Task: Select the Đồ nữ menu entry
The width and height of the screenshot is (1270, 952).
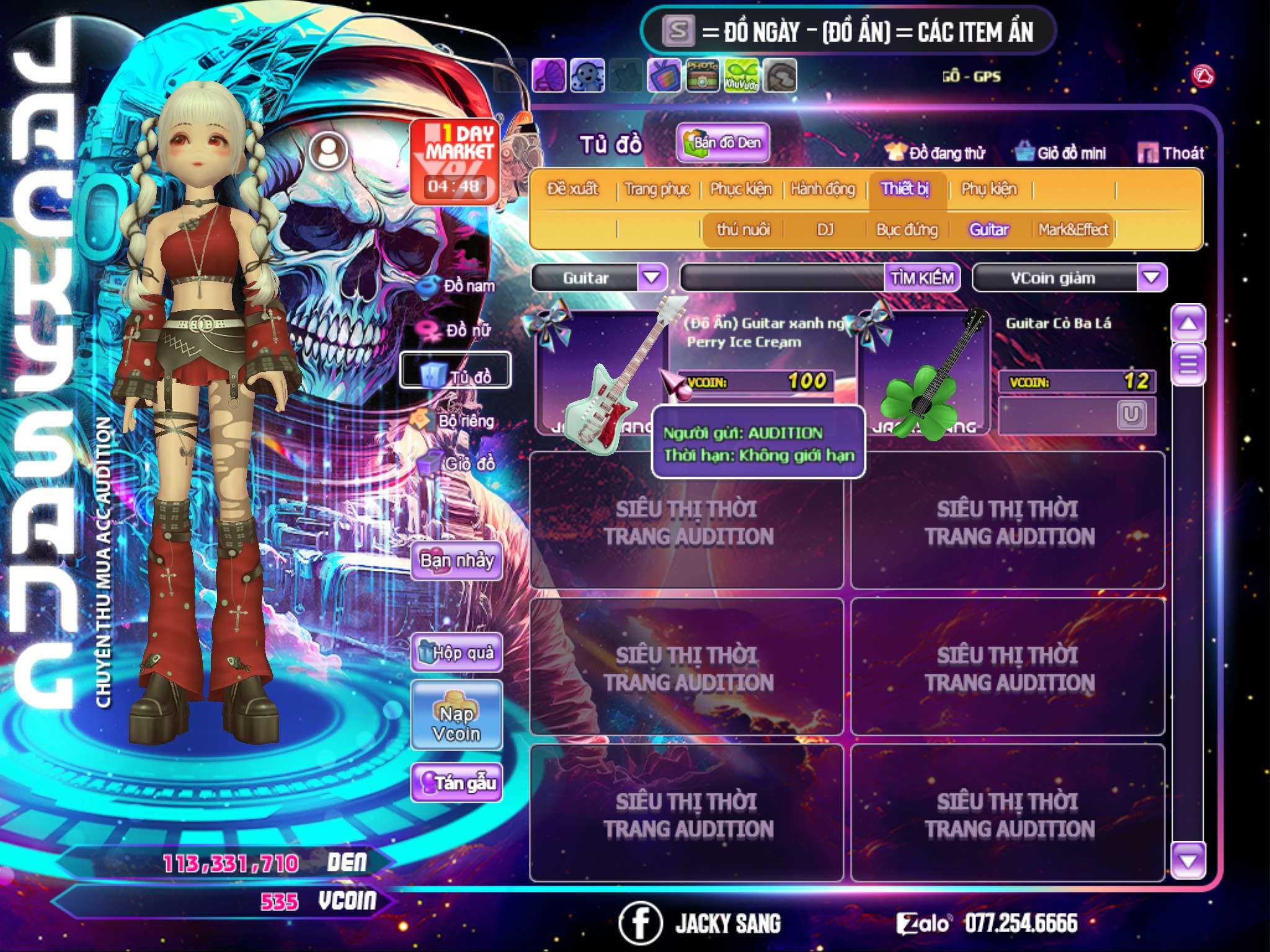Action: [458, 330]
